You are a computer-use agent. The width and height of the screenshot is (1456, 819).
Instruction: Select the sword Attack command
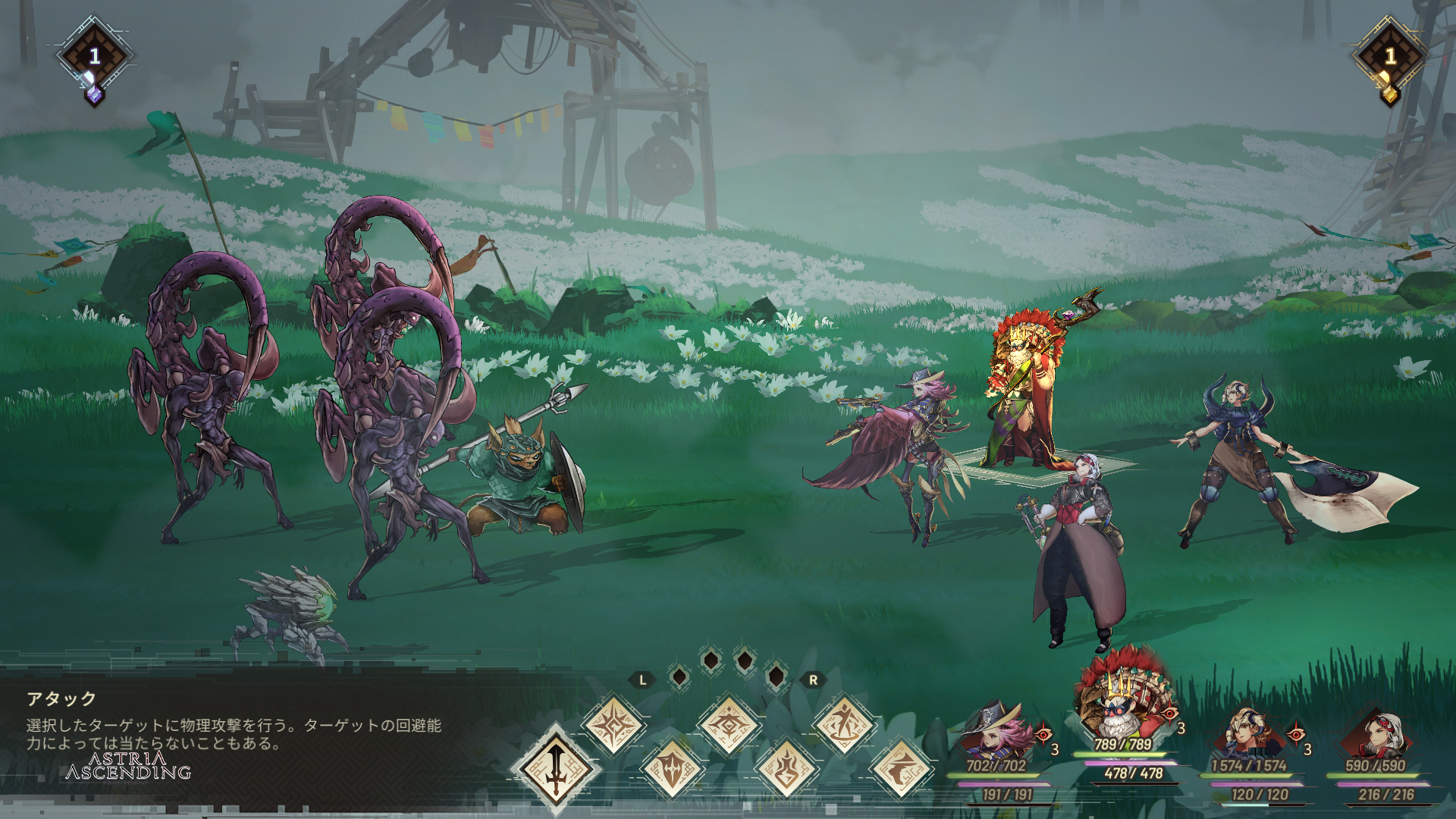[556, 768]
